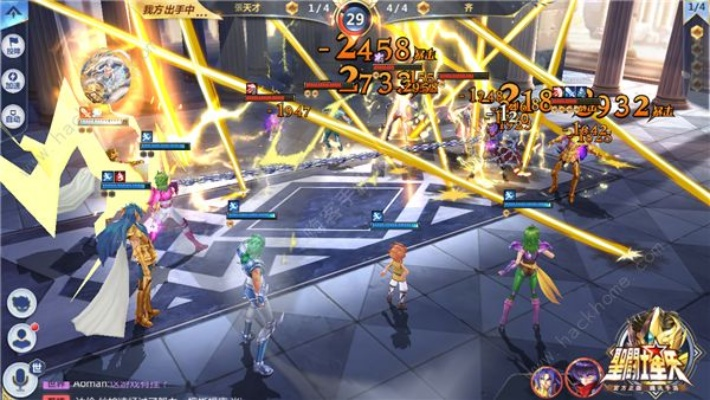Tap the flag surrender button
Image resolution: width=710 pixels, height=400 pixels.
pos(13,50)
